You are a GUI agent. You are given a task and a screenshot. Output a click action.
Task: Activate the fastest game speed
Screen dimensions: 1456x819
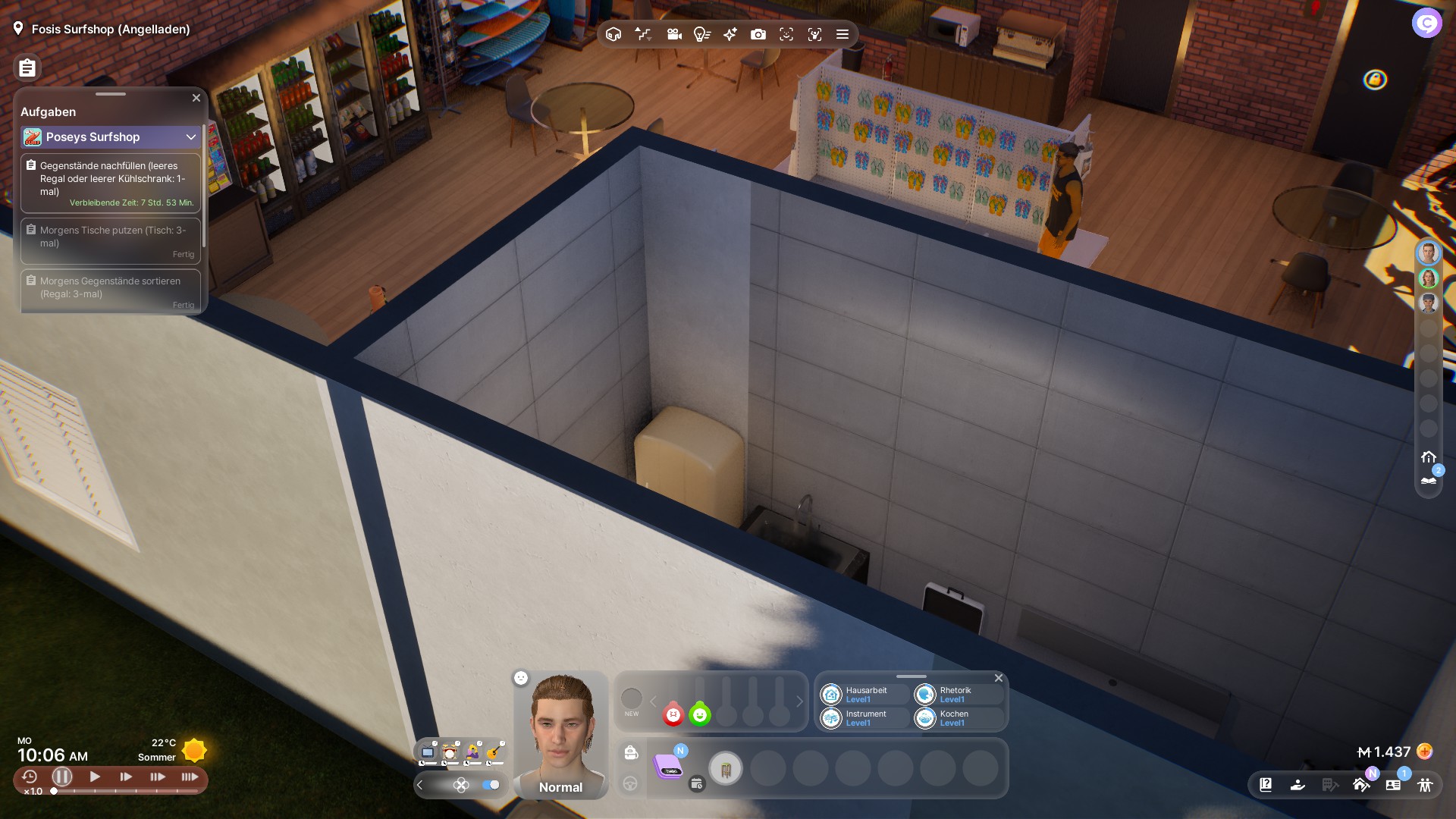point(190,777)
